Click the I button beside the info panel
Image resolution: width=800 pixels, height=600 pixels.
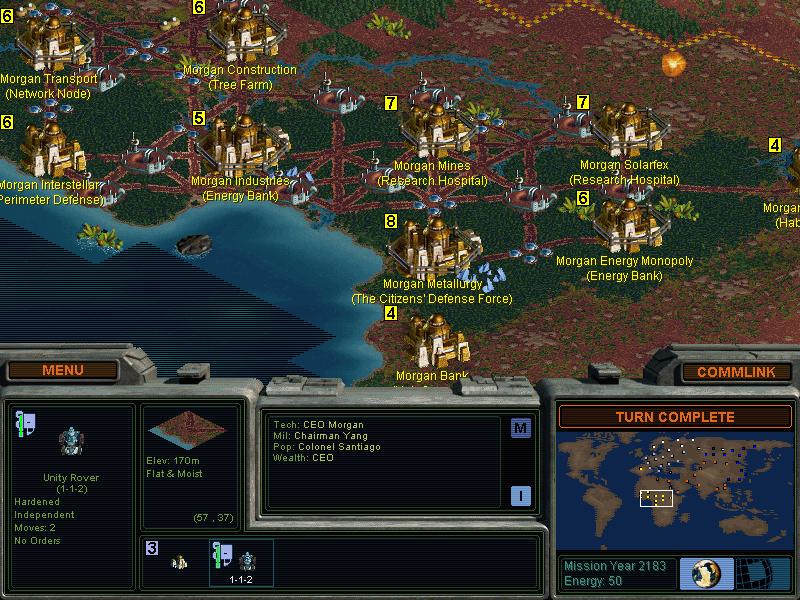[520, 496]
